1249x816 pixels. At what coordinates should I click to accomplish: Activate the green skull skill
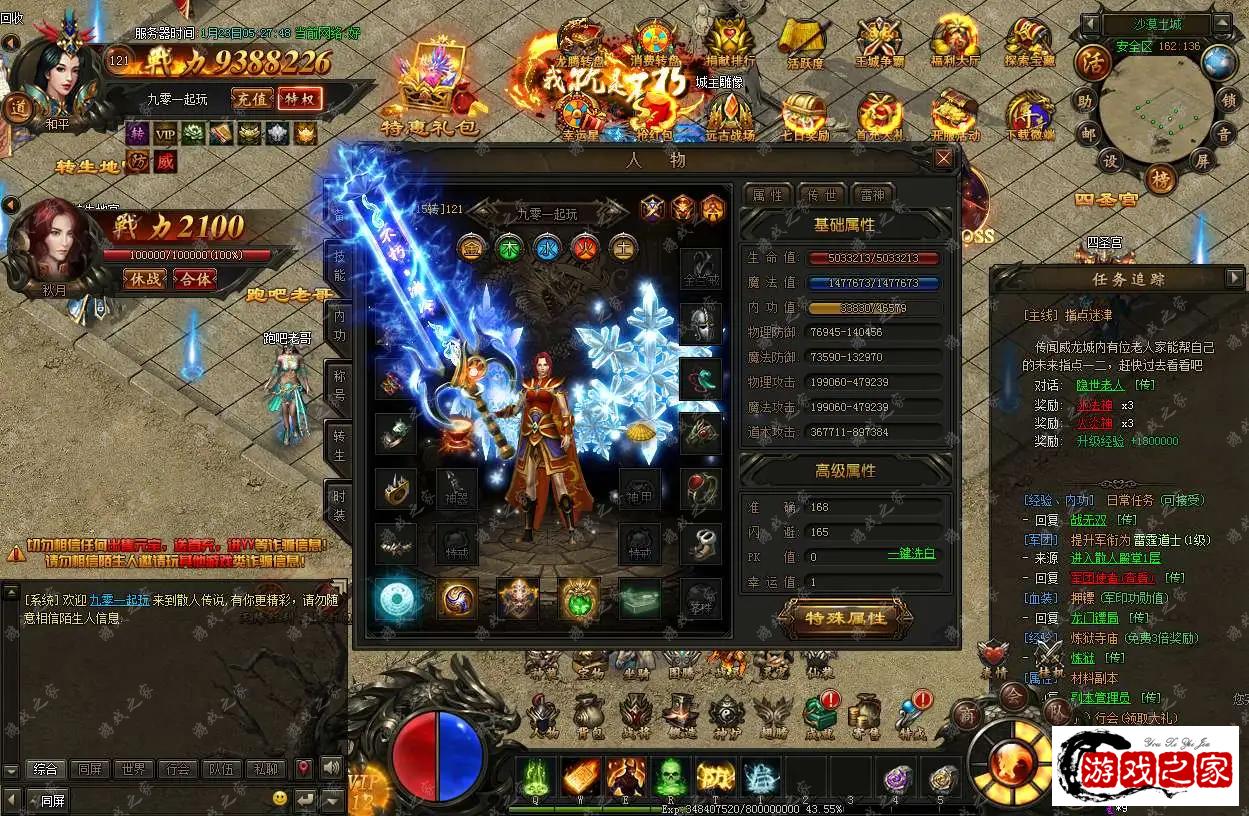coord(669,776)
